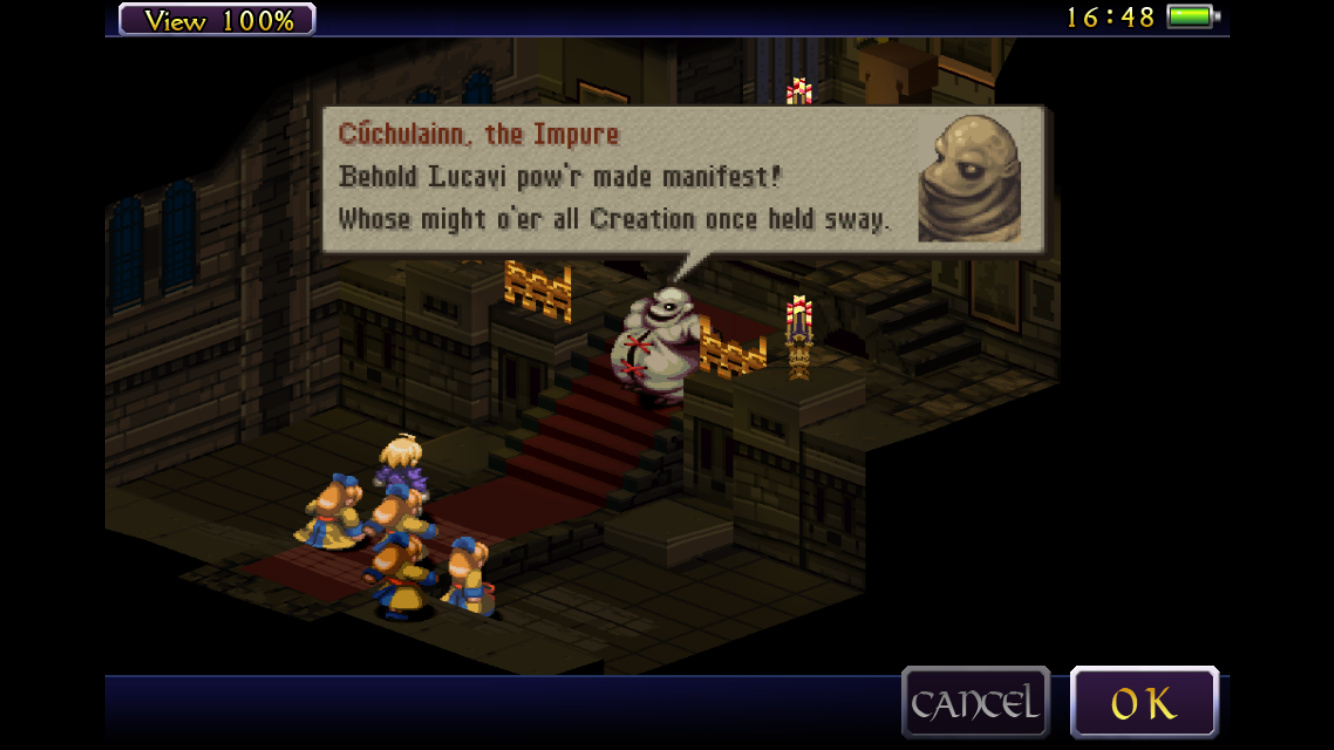Select the CANCEL button
The height and width of the screenshot is (750, 1334).
[975, 703]
